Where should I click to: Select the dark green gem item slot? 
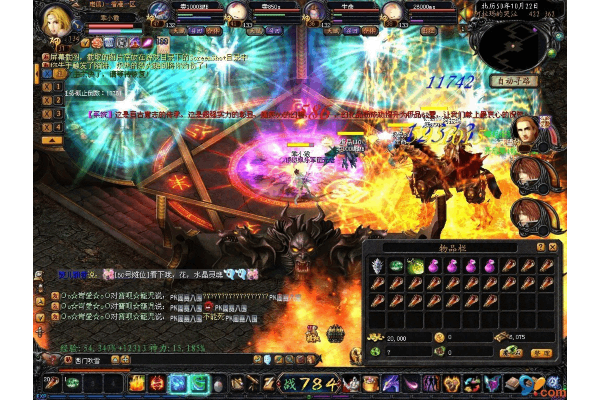coord(394,266)
